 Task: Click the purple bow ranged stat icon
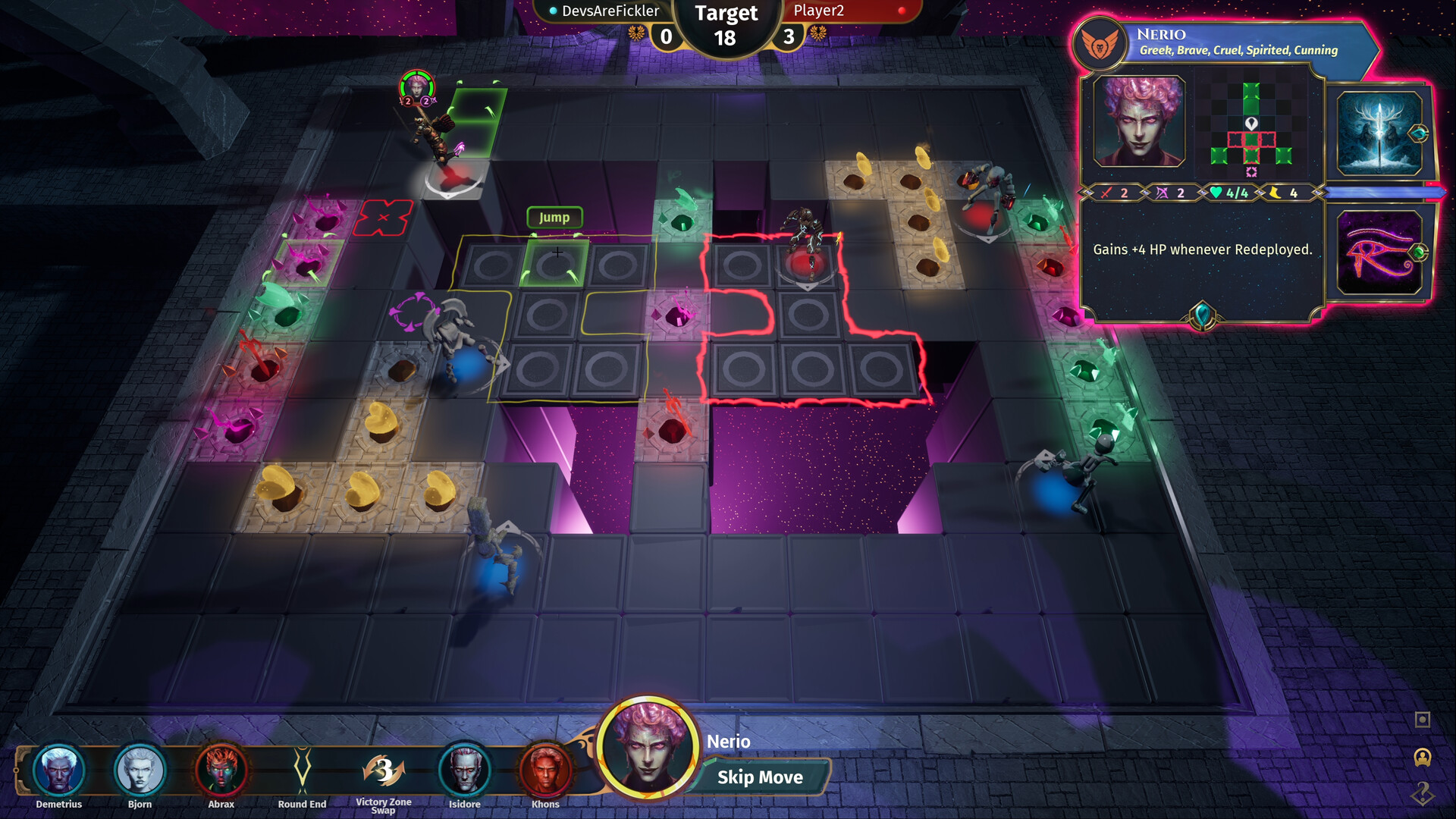point(1161,193)
